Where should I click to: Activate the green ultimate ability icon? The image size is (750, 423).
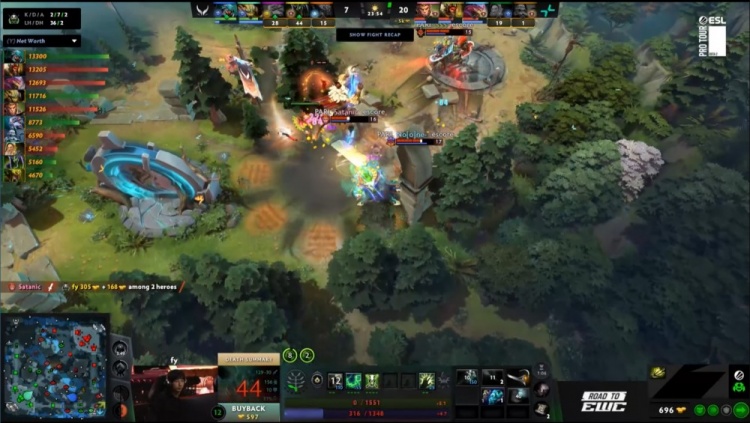(427, 381)
